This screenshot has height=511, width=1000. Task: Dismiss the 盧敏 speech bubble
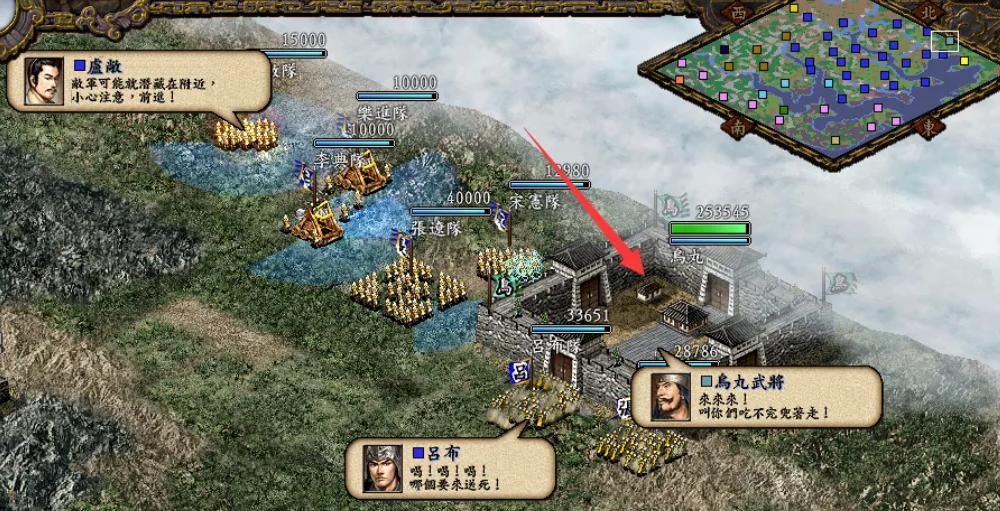pyautogui.click(x=138, y=82)
